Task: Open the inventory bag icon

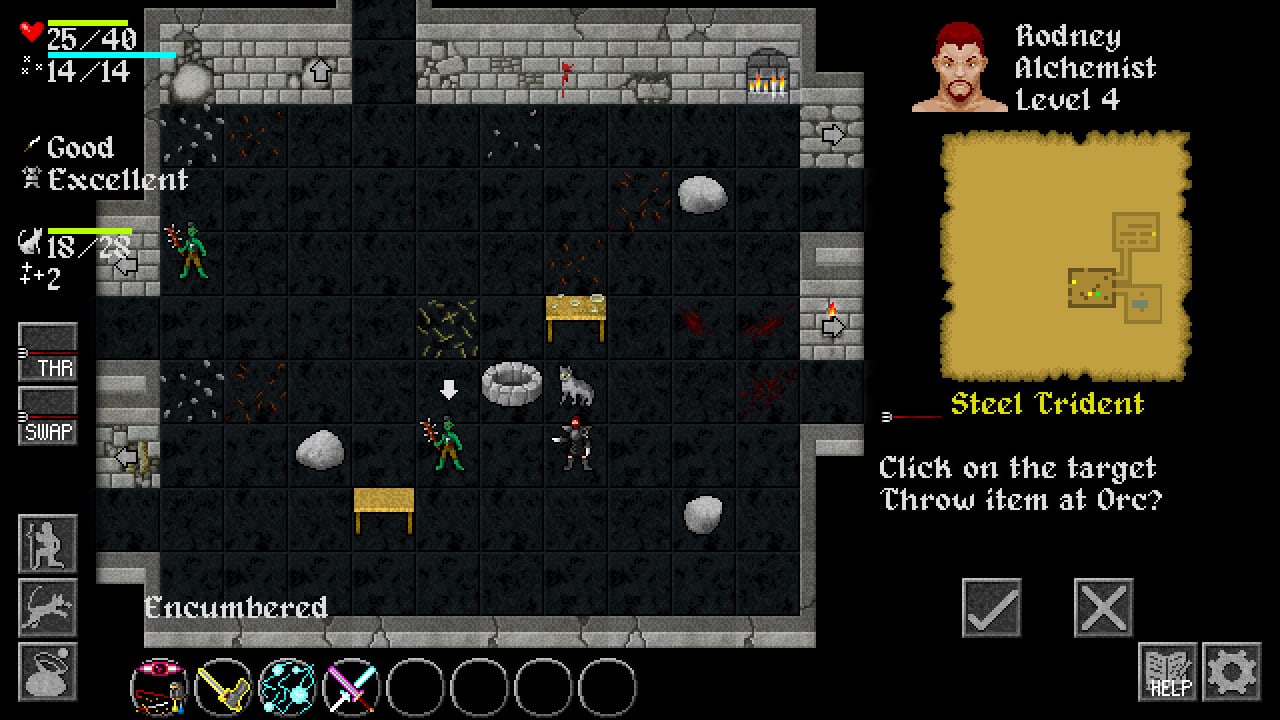Action: [48, 671]
